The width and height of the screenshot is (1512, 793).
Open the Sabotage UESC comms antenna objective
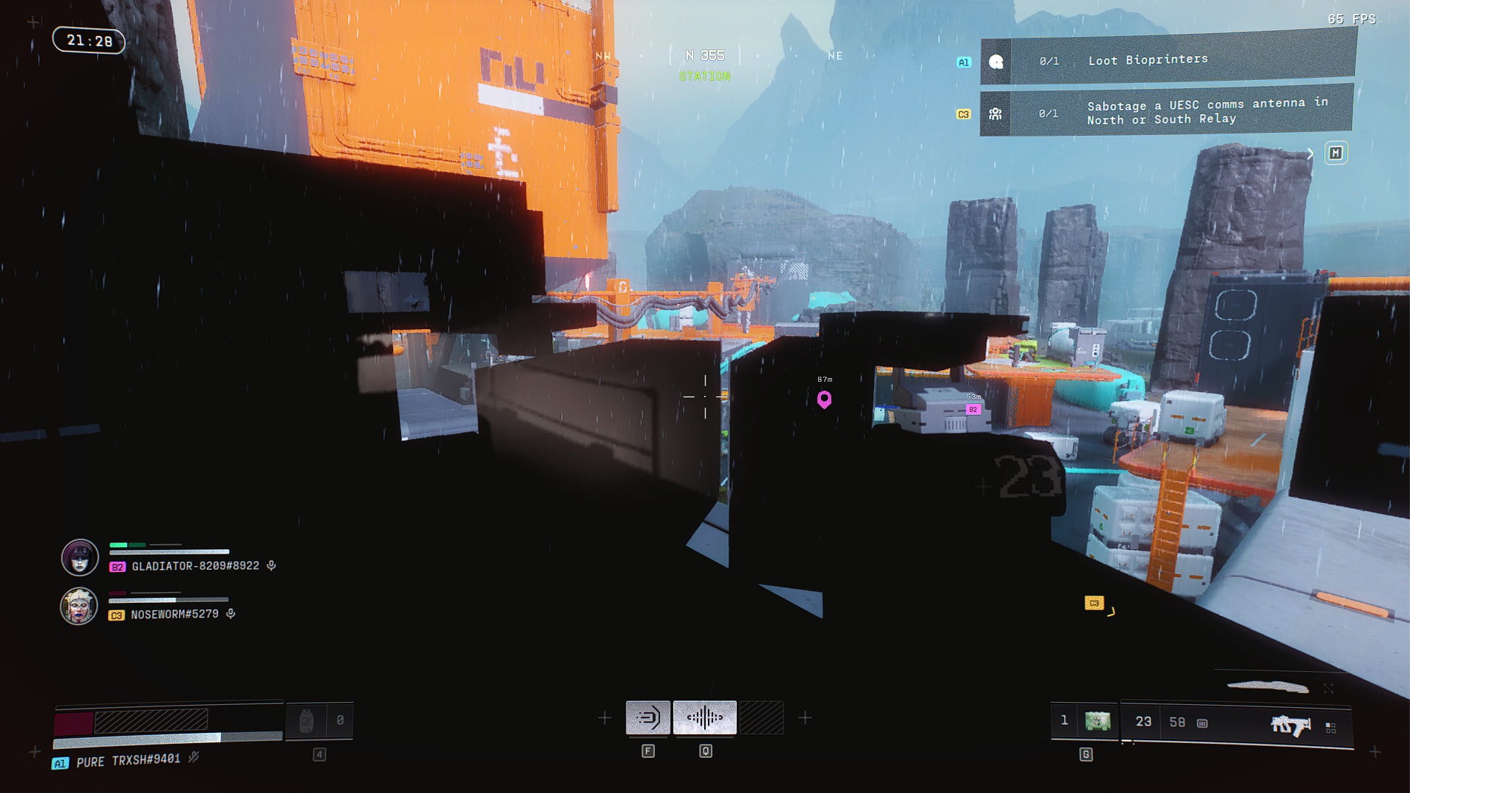coord(1168,112)
